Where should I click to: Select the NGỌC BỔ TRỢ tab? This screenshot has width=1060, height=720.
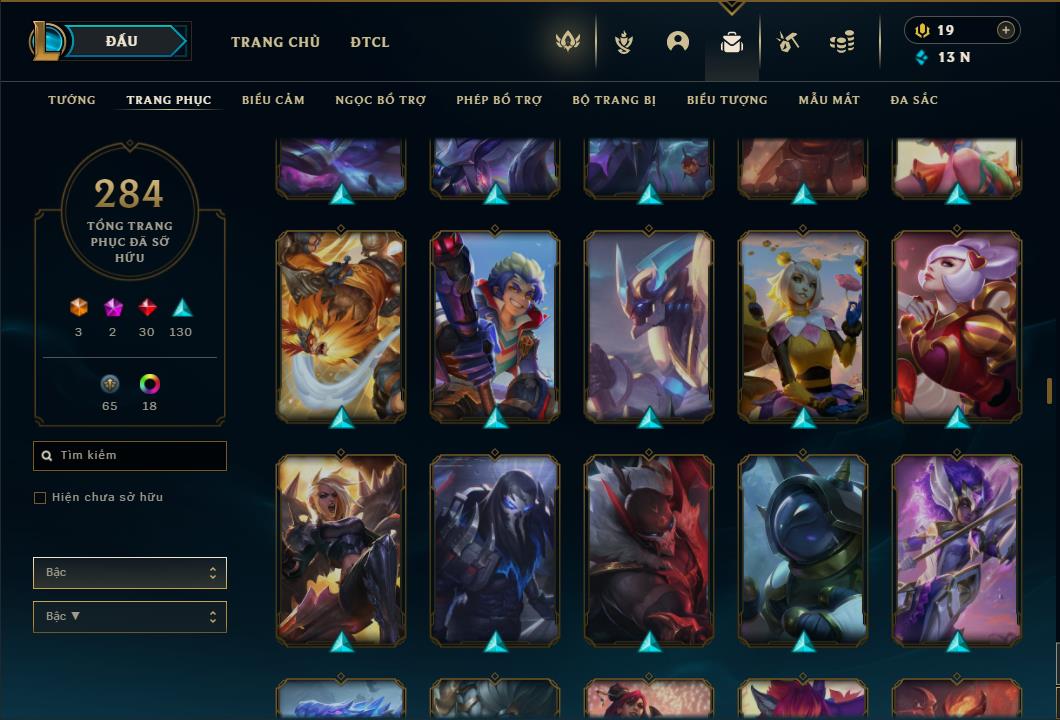380,100
